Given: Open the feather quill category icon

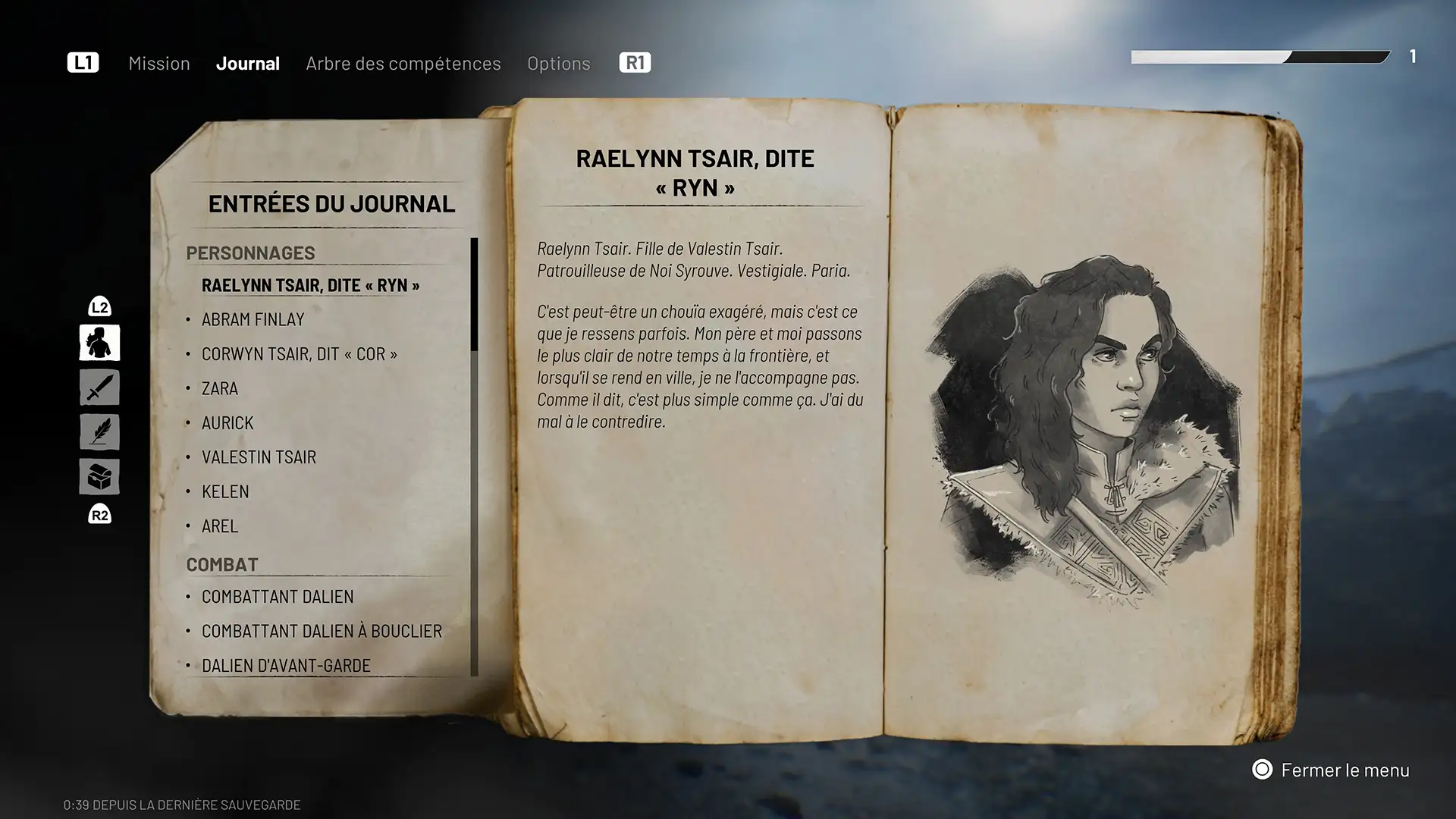Looking at the screenshot, I should click(x=99, y=432).
